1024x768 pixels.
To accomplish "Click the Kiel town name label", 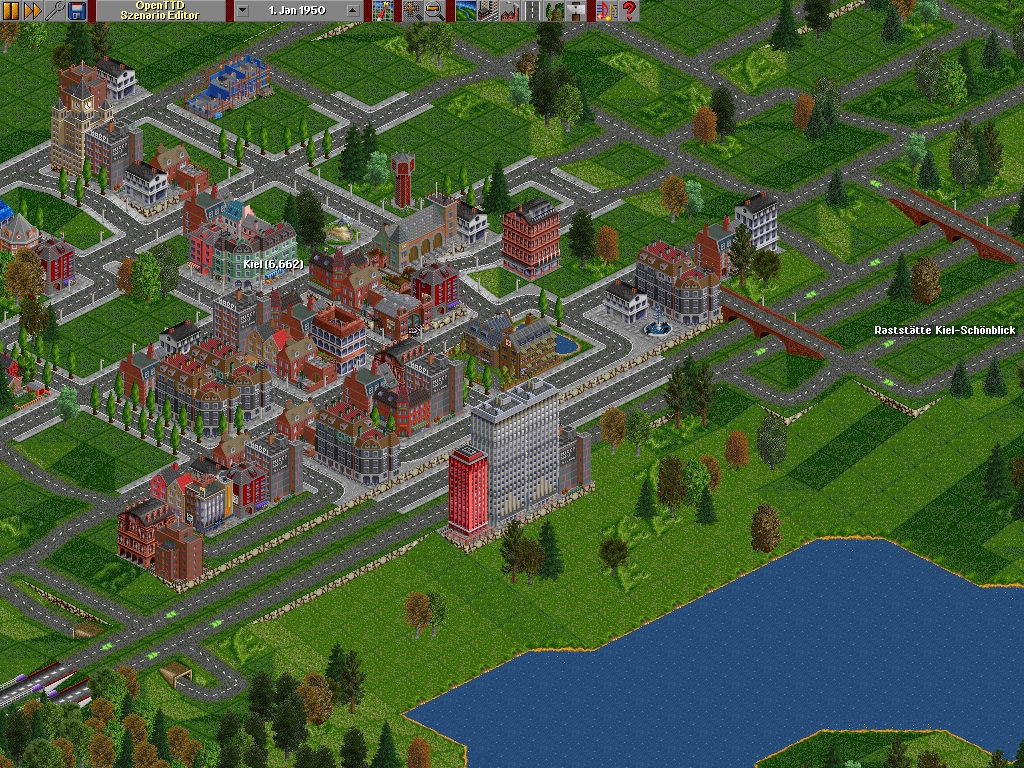I will point(273,264).
